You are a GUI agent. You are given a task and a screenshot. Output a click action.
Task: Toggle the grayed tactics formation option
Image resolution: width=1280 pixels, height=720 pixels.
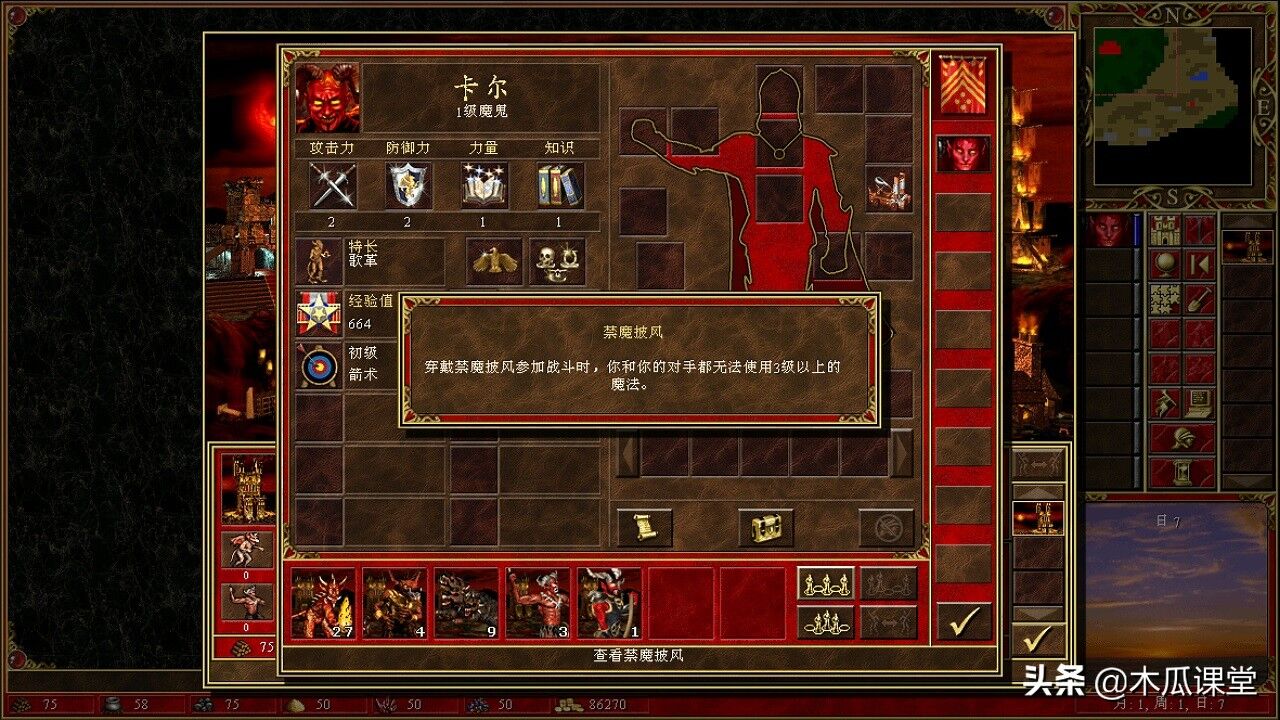(x=887, y=583)
